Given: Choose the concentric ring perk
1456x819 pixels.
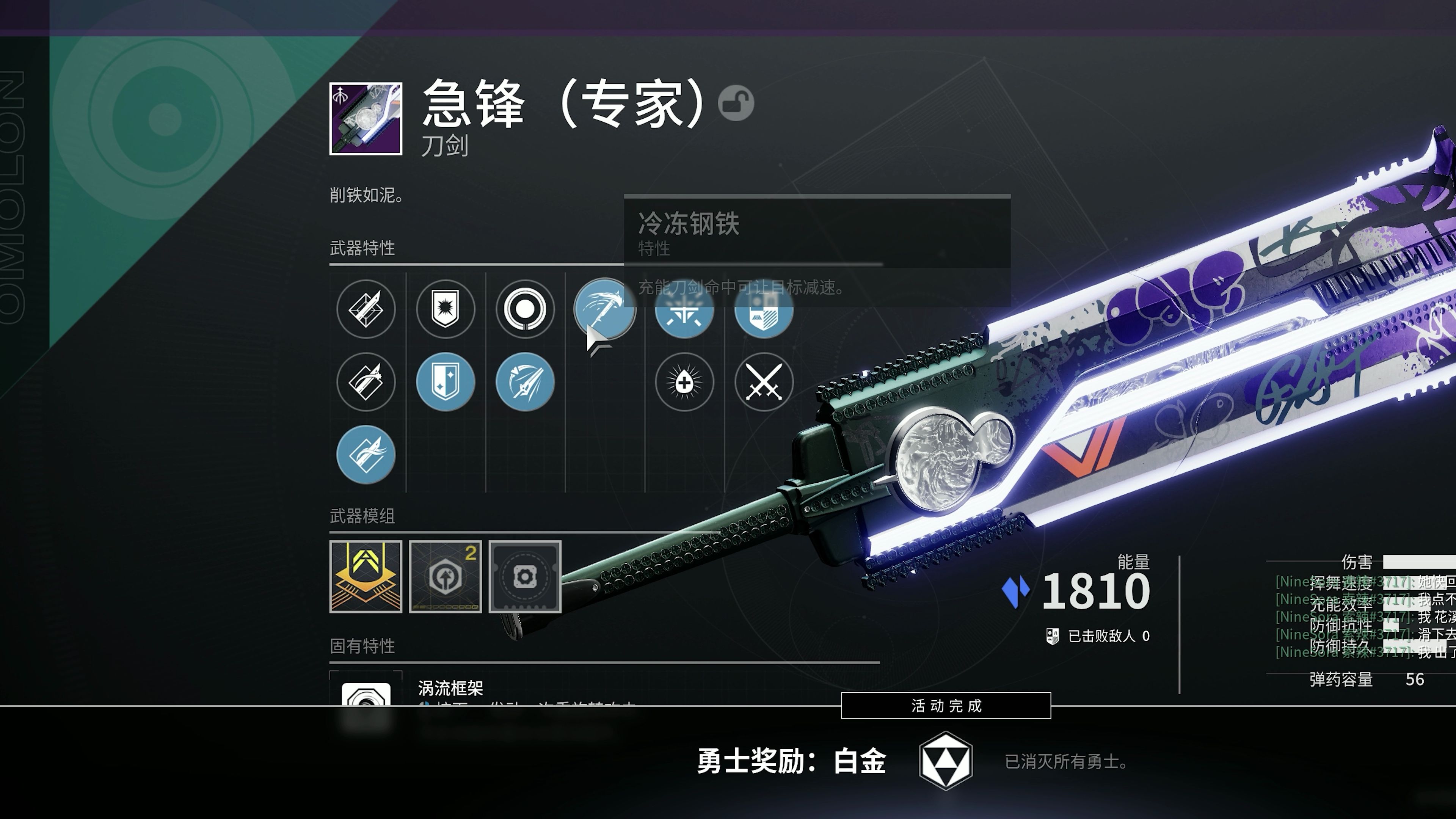Looking at the screenshot, I should (x=525, y=309).
